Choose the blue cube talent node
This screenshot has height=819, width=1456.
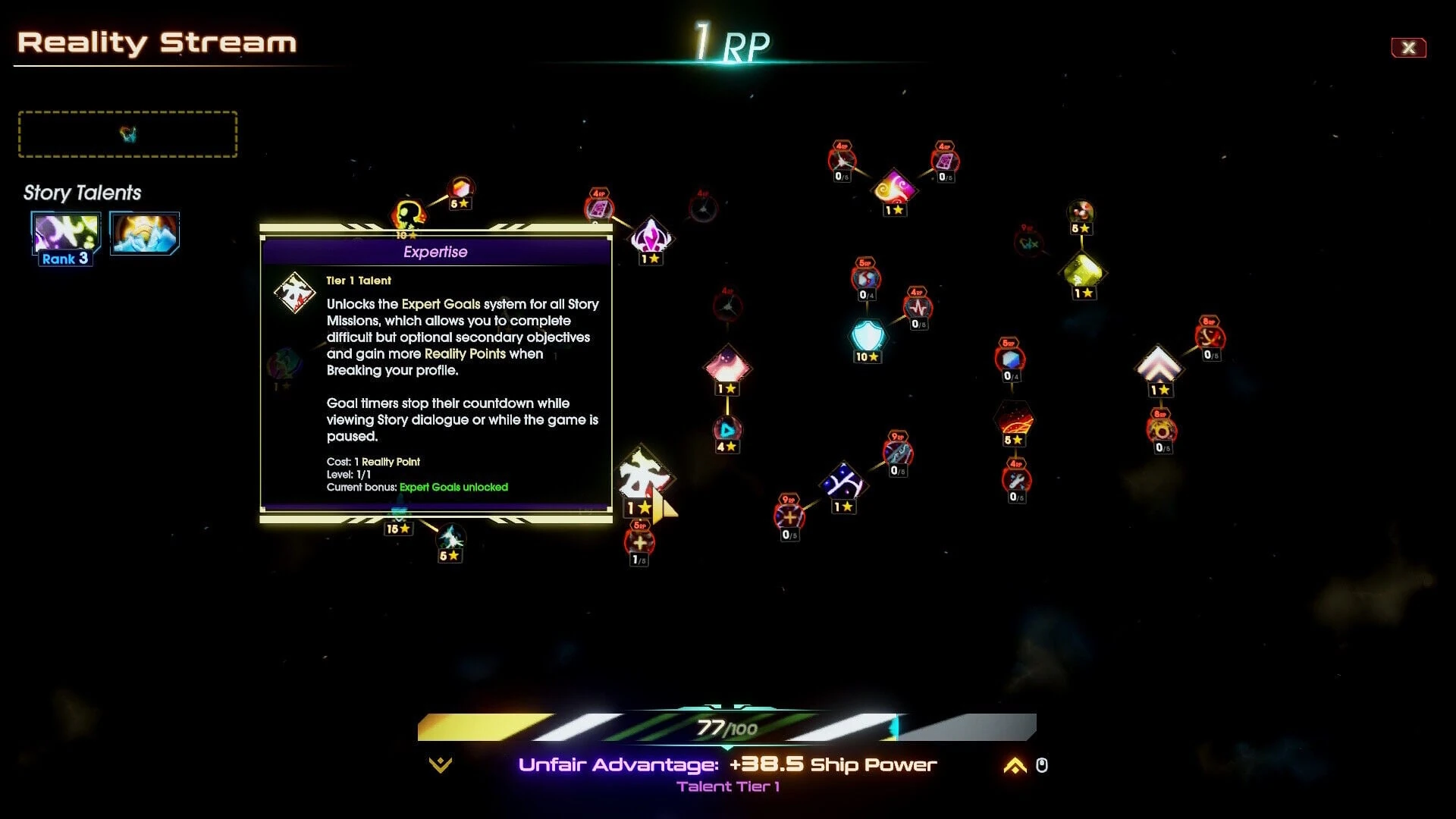(1010, 359)
